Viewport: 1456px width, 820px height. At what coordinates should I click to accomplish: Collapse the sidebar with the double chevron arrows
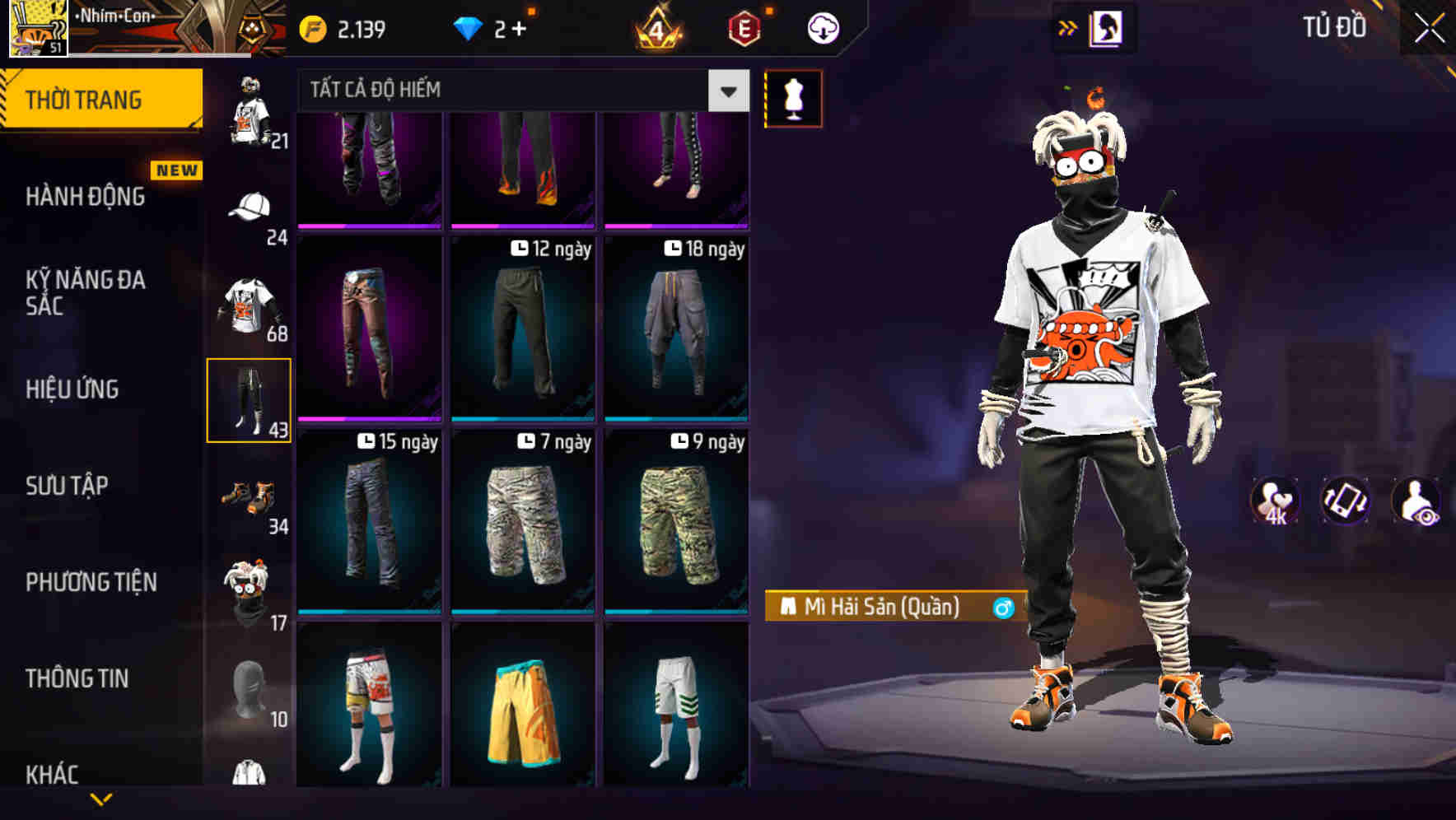click(1068, 26)
